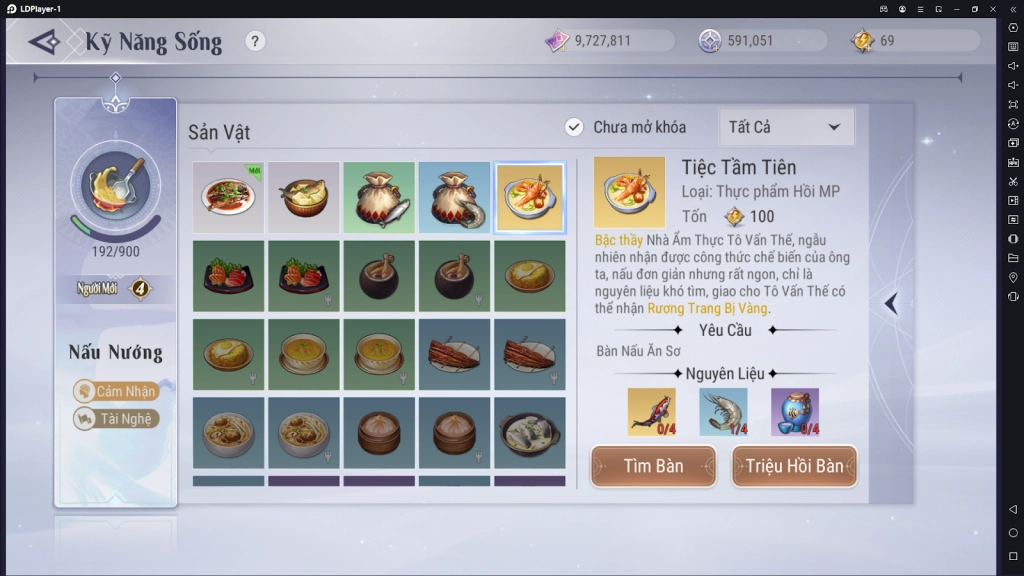Select the Tài Nghệ option
The height and width of the screenshot is (576, 1024).
(x=116, y=419)
